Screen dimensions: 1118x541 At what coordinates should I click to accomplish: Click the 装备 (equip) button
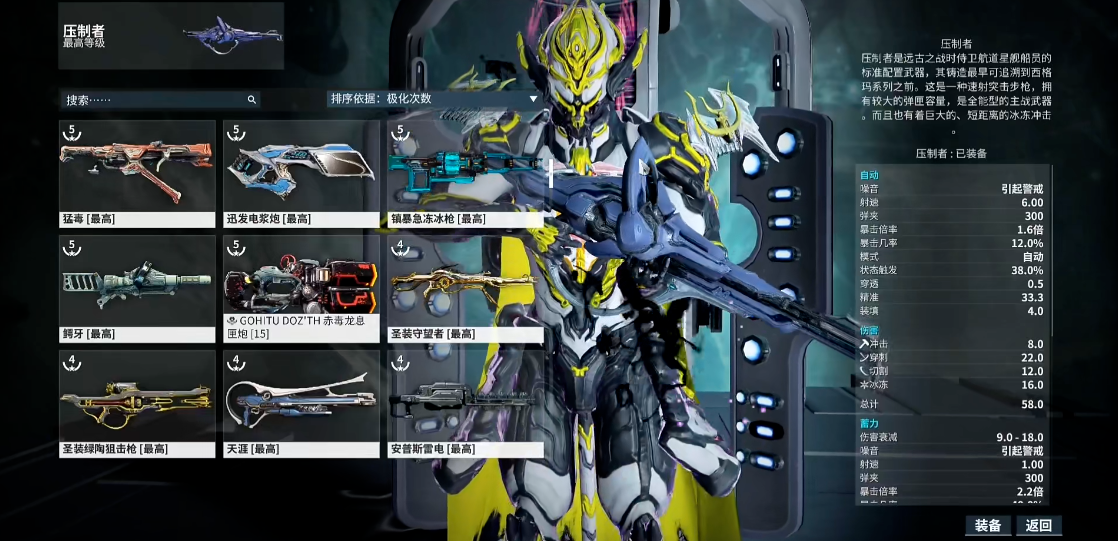pyautogui.click(x=988, y=525)
